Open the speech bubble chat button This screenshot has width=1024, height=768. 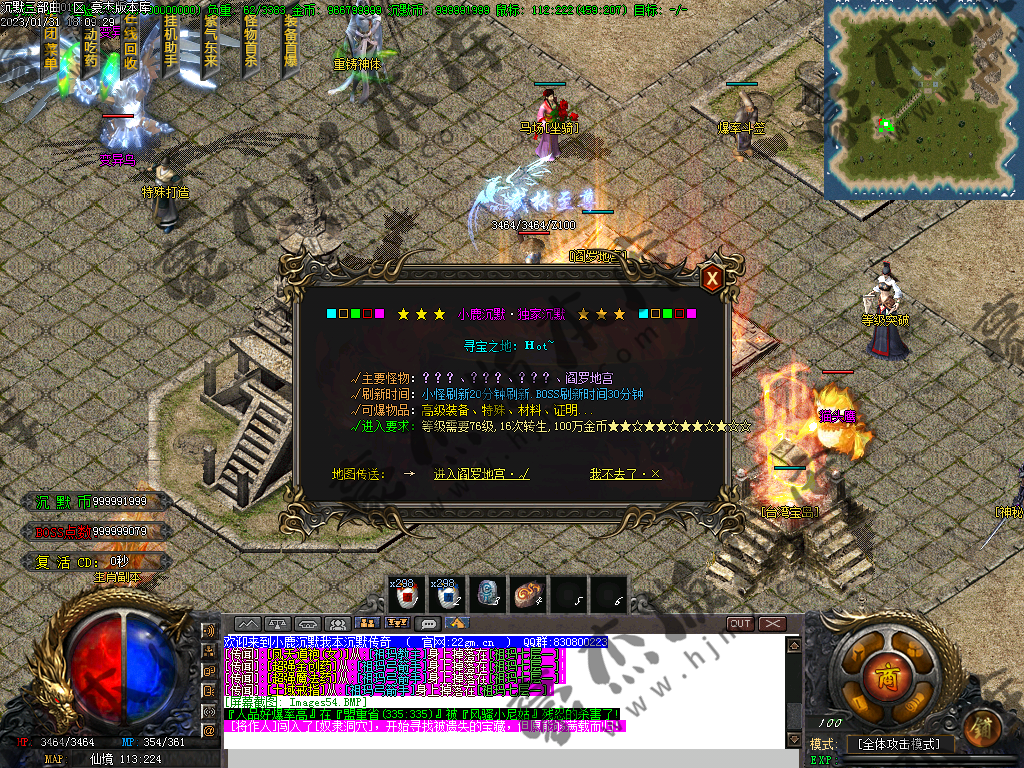tap(429, 623)
